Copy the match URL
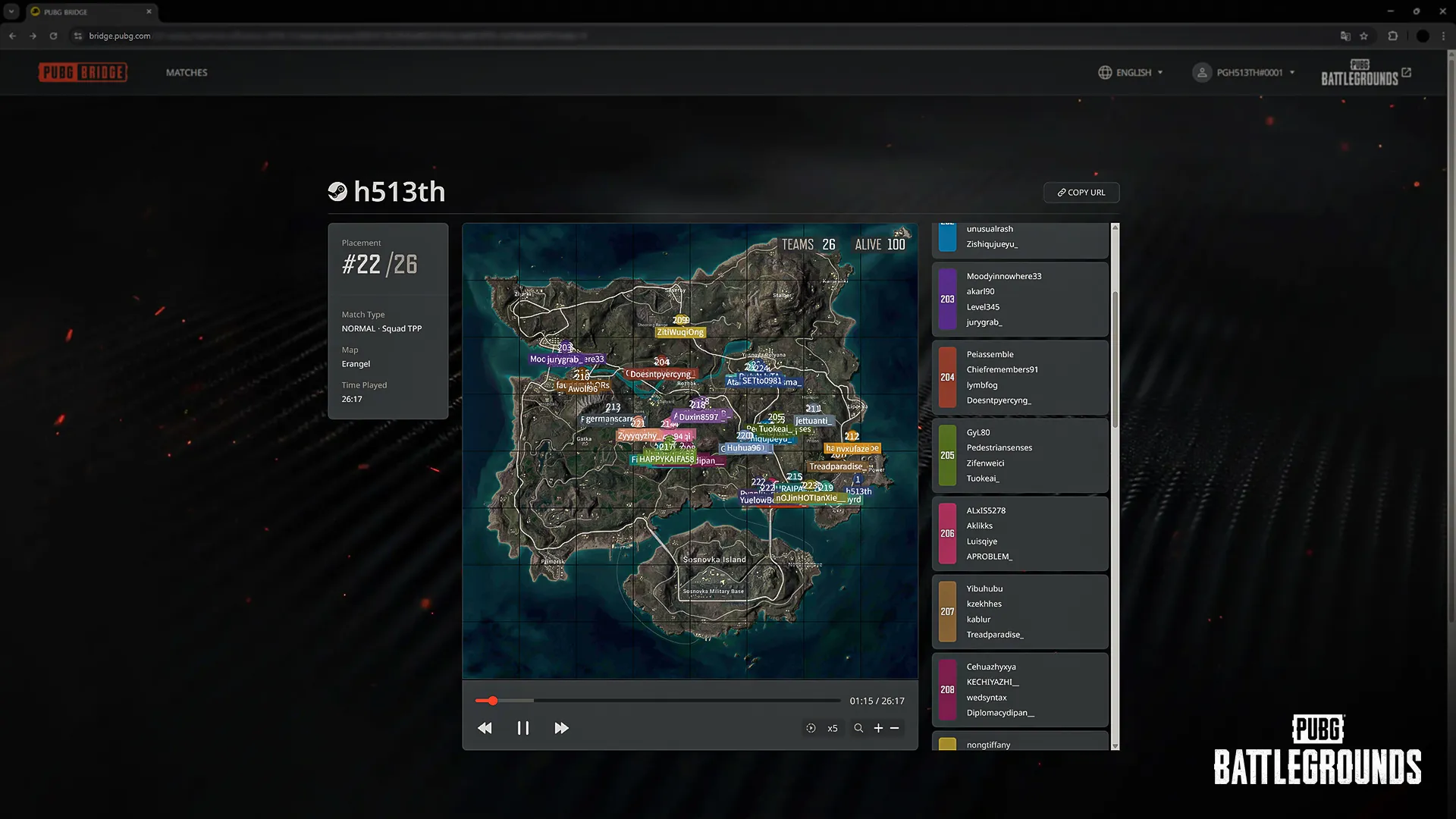Image resolution: width=1456 pixels, height=819 pixels. 1081,193
